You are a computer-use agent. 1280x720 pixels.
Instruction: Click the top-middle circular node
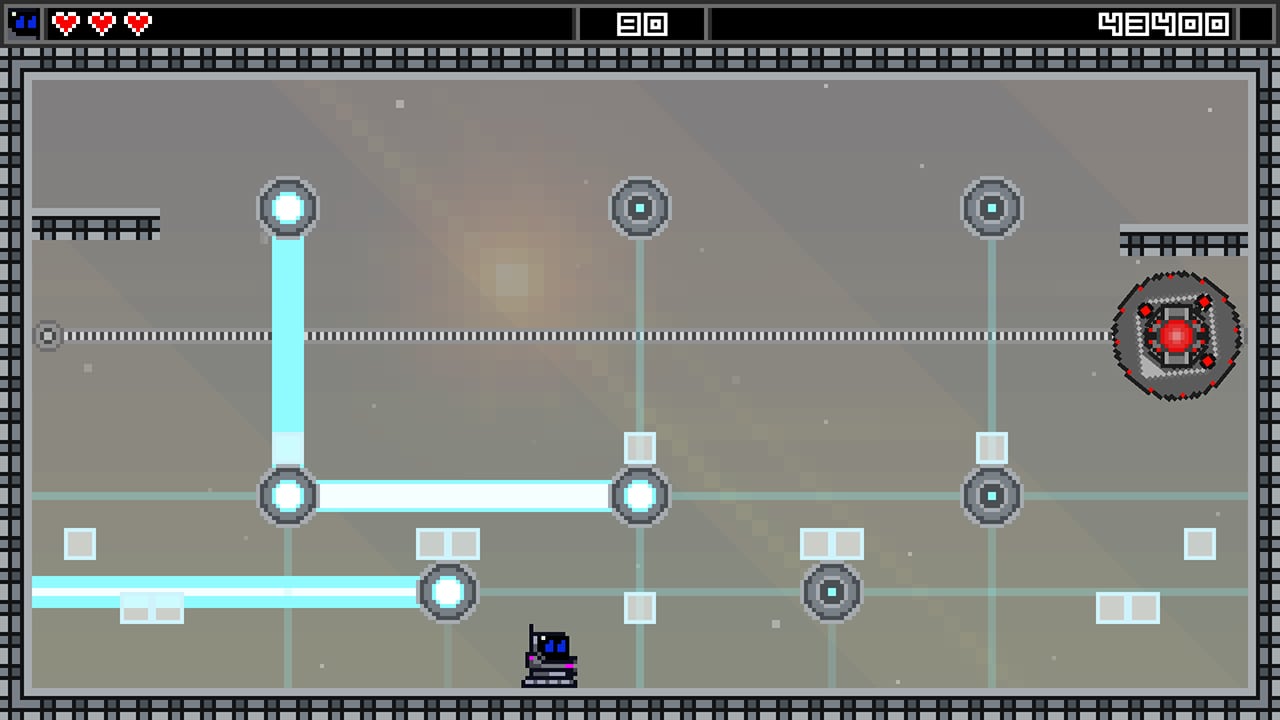pos(640,207)
